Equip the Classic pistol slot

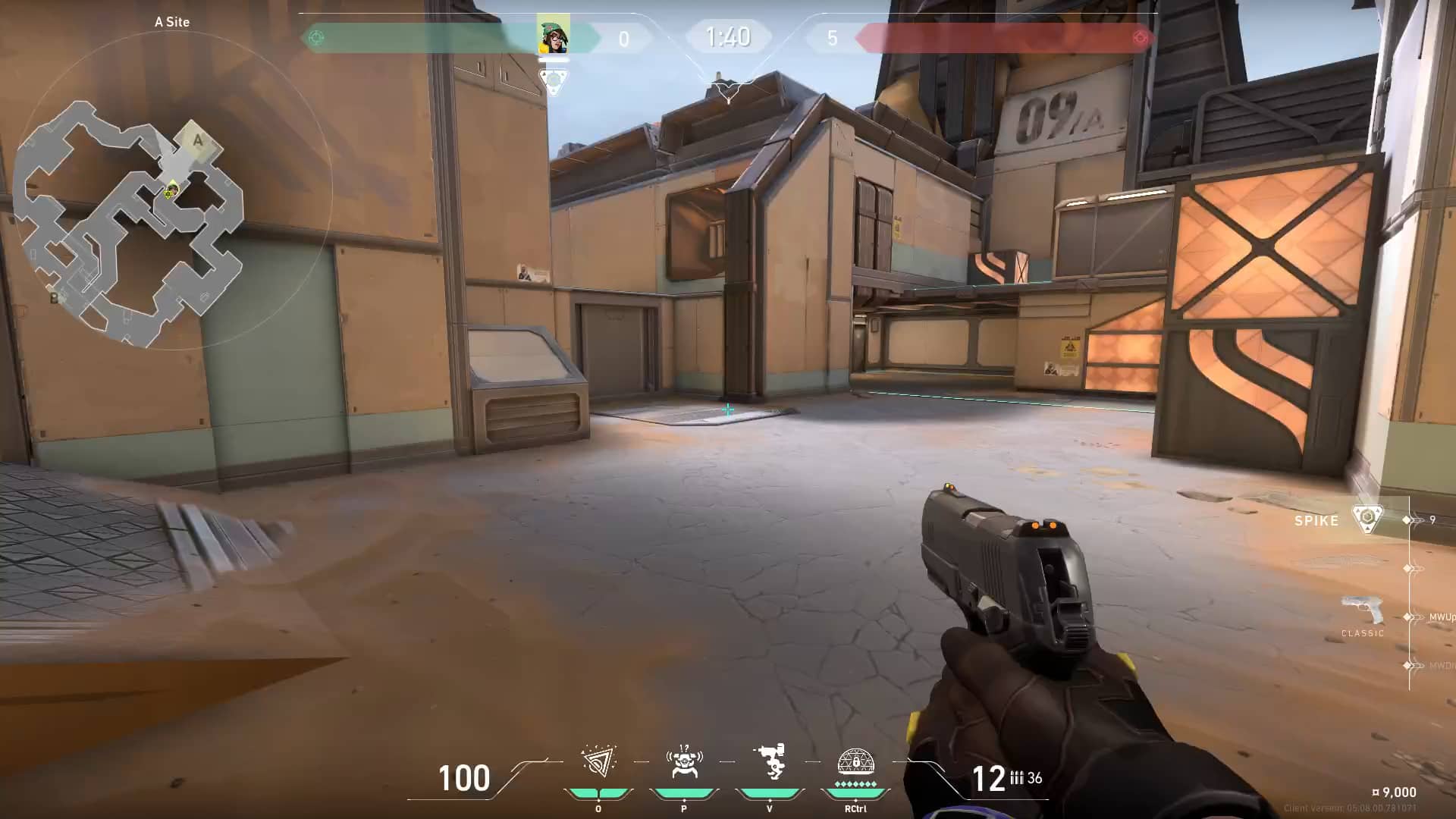tap(1362, 612)
